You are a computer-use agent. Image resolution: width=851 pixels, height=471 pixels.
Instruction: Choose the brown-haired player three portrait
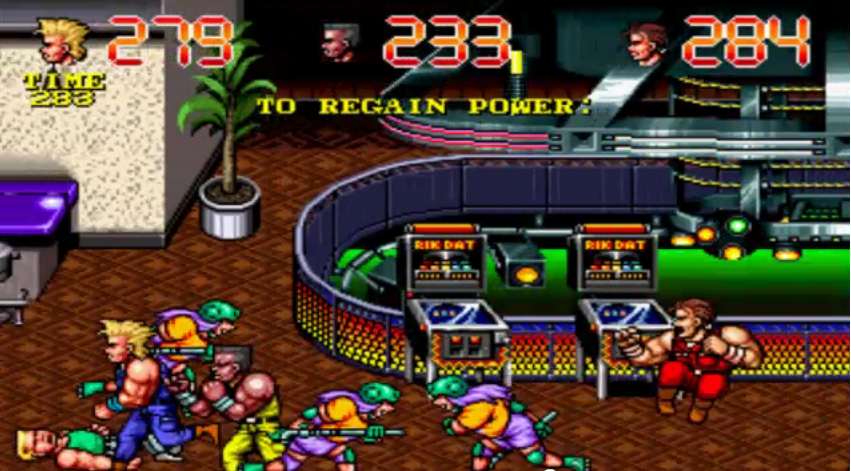[x=645, y=43]
